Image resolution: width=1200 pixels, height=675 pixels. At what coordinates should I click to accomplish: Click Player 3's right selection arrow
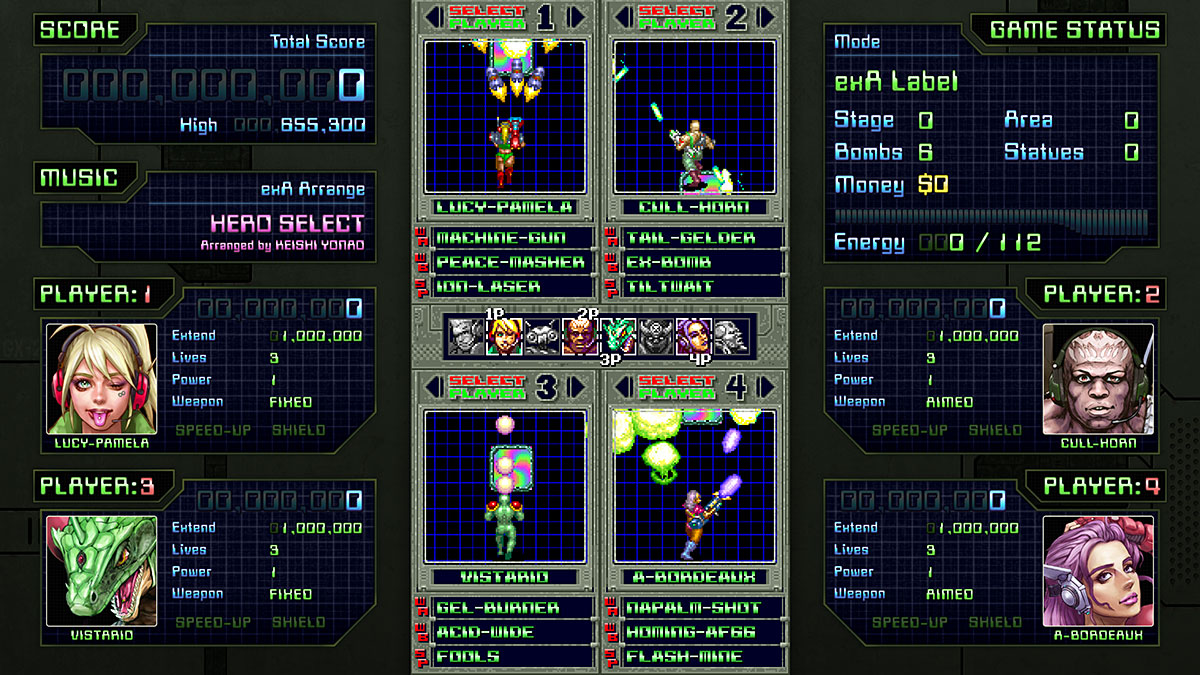(578, 387)
